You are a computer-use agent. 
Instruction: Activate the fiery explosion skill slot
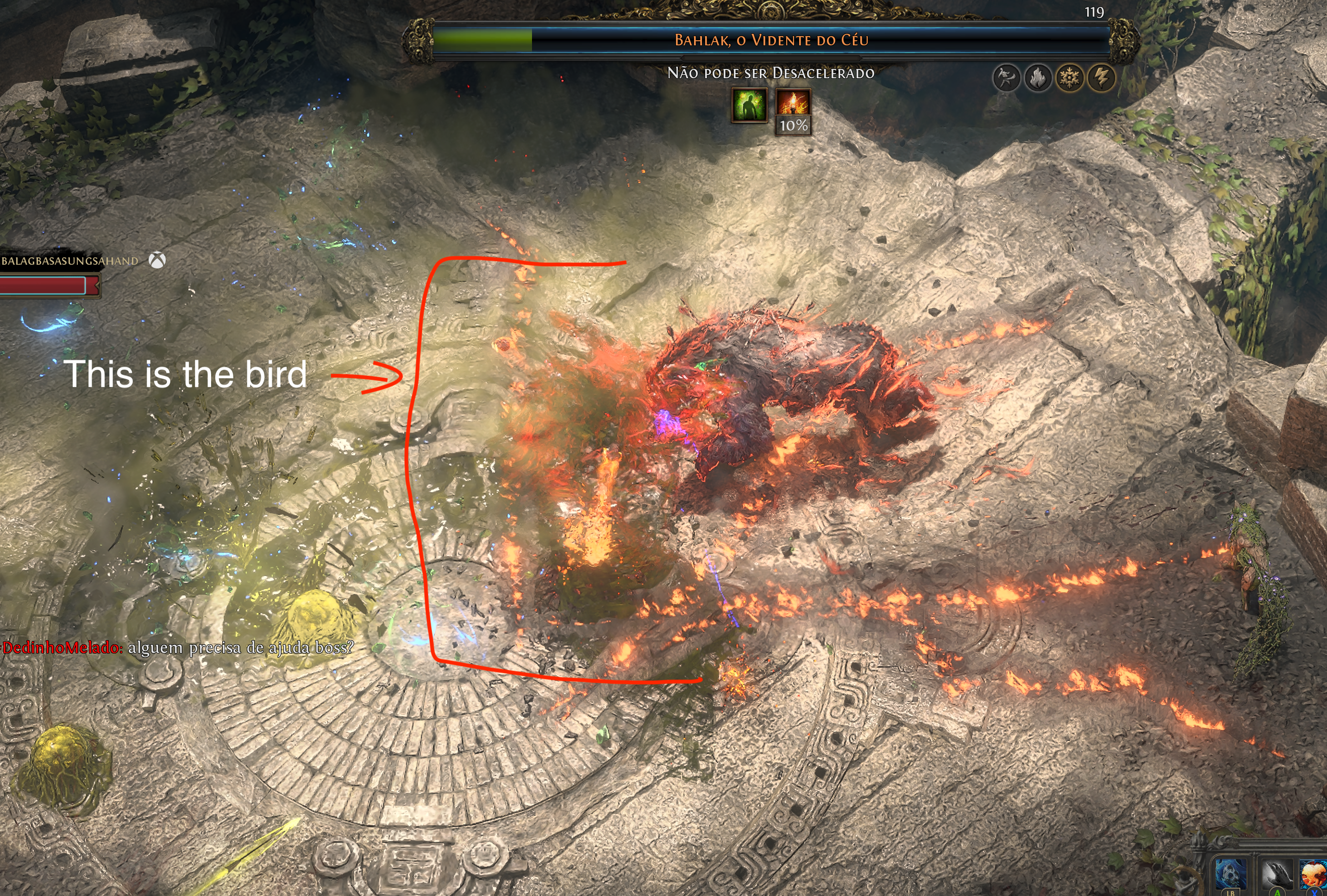(x=1314, y=874)
